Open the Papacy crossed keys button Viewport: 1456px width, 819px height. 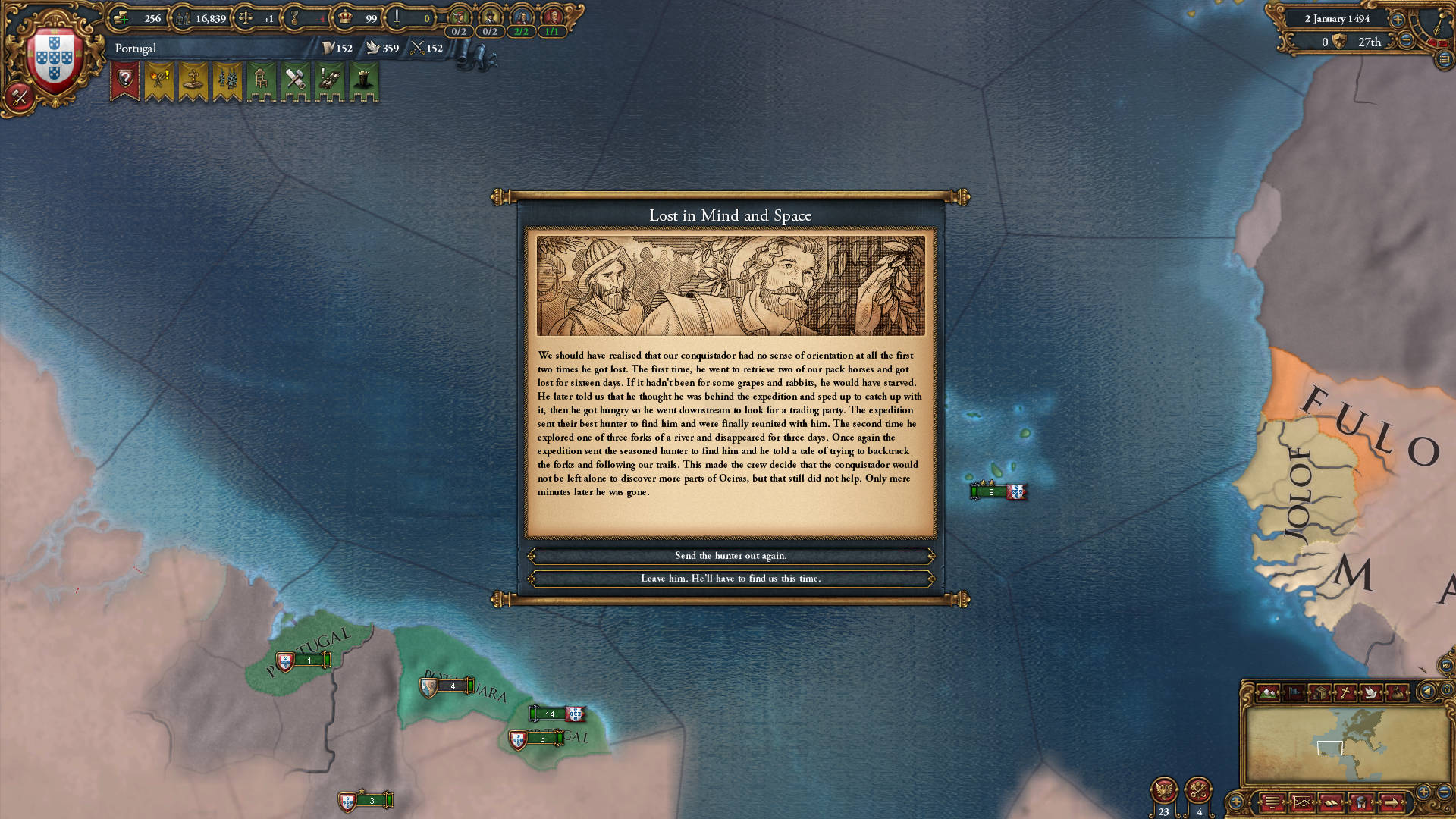[x=1198, y=791]
